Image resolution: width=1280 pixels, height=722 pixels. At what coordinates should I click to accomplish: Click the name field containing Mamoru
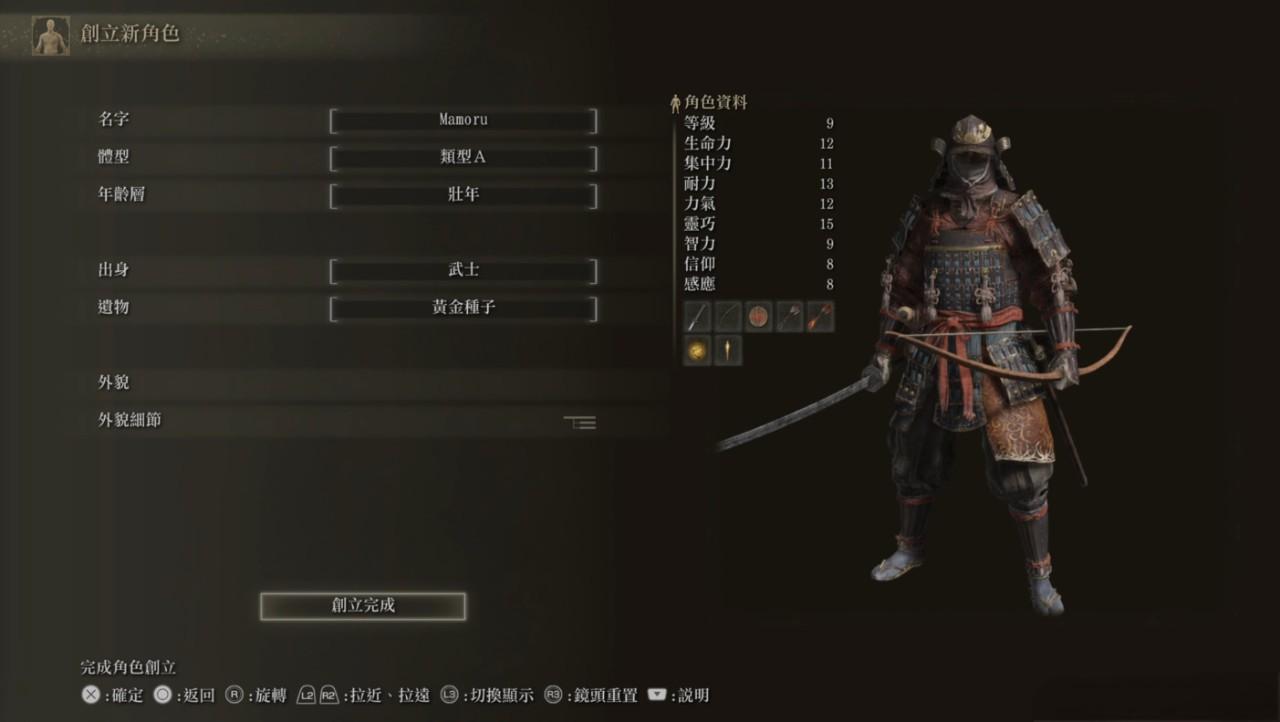pos(462,119)
